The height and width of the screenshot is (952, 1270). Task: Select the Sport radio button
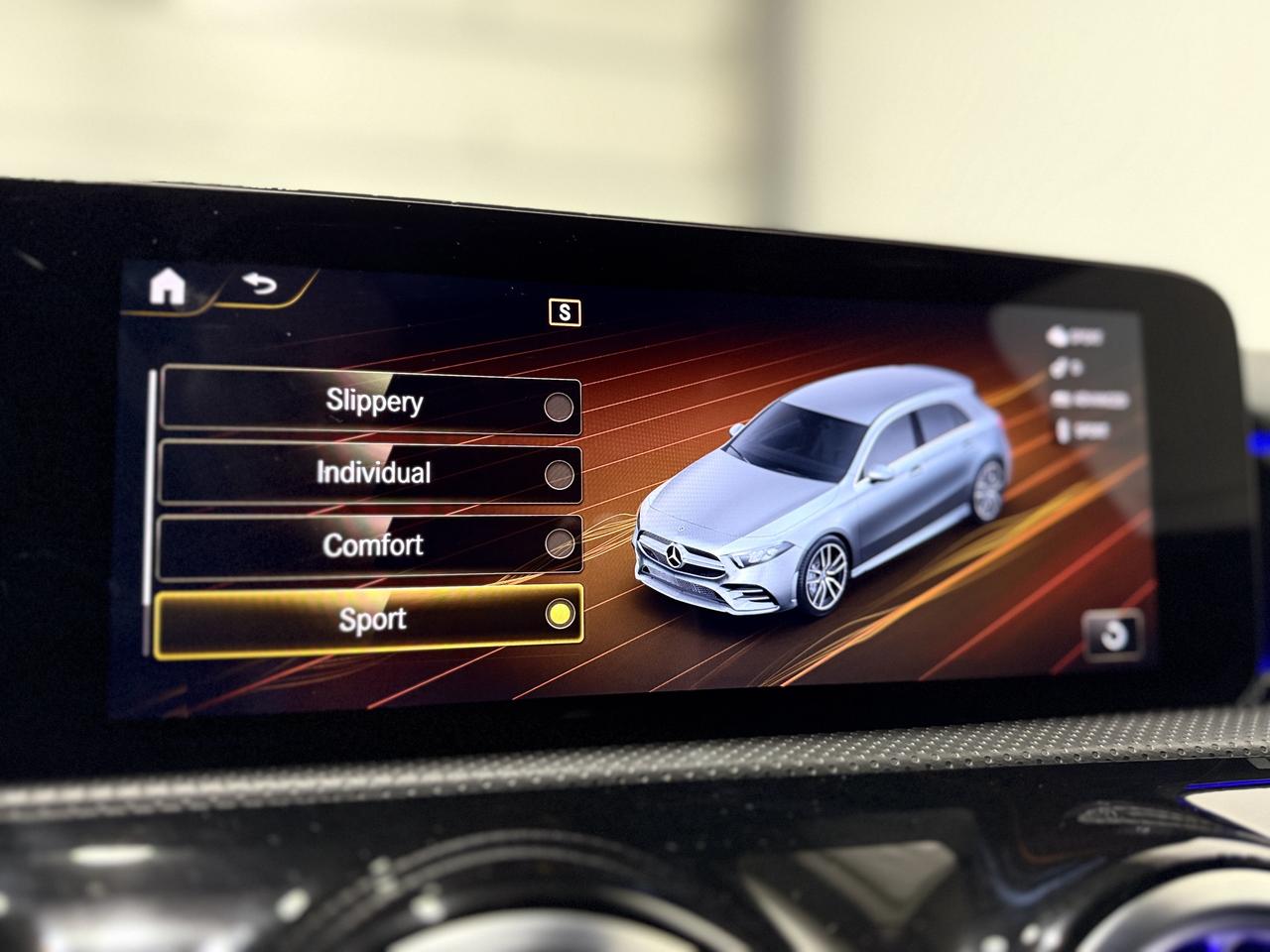562,614
